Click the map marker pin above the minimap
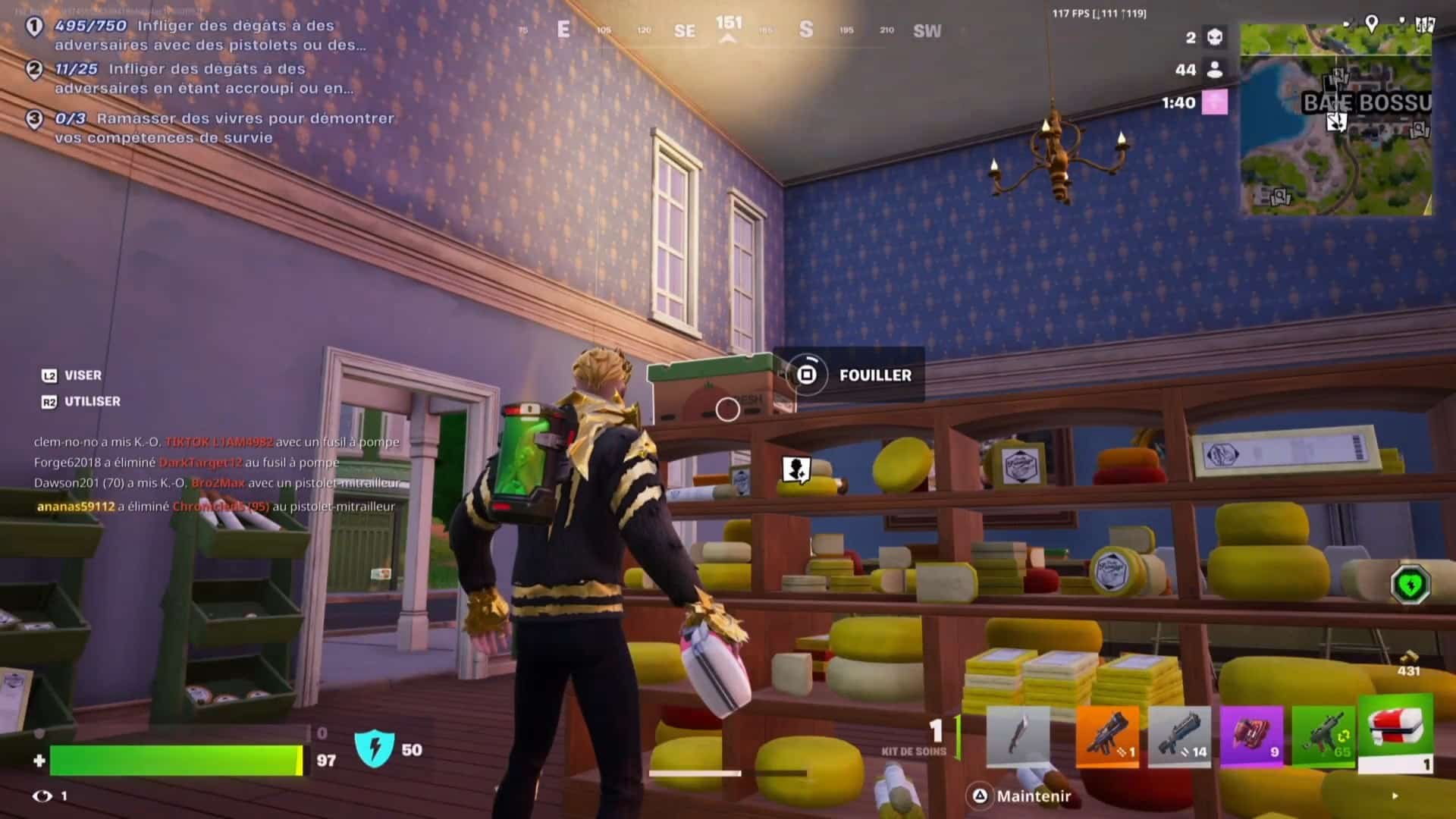Image resolution: width=1456 pixels, height=819 pixels. point(1373,24)
